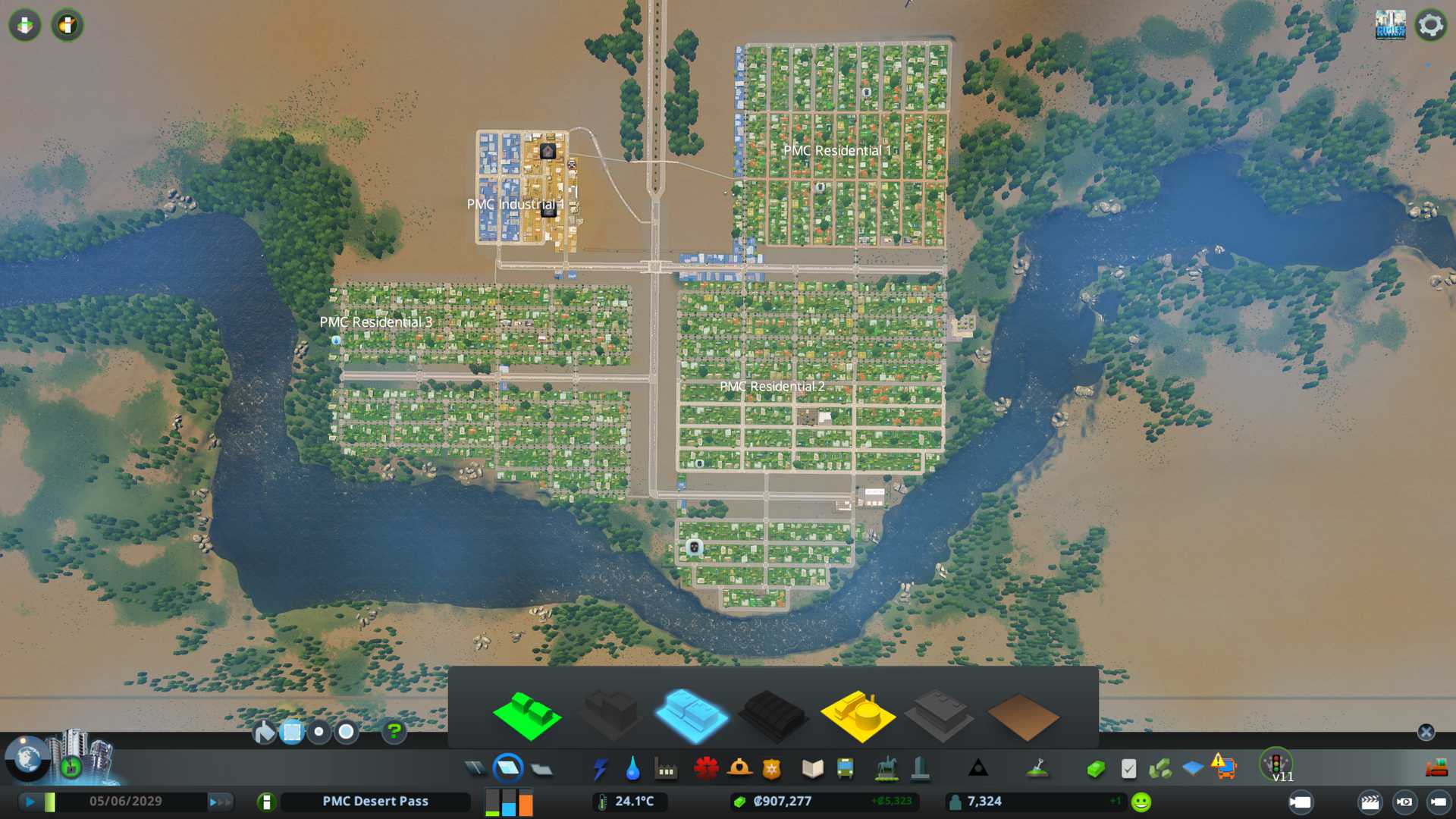Viewport: 1456px width, 819px height.
Task: Toggle the play/pause simulation button
Action: (30, 802)
